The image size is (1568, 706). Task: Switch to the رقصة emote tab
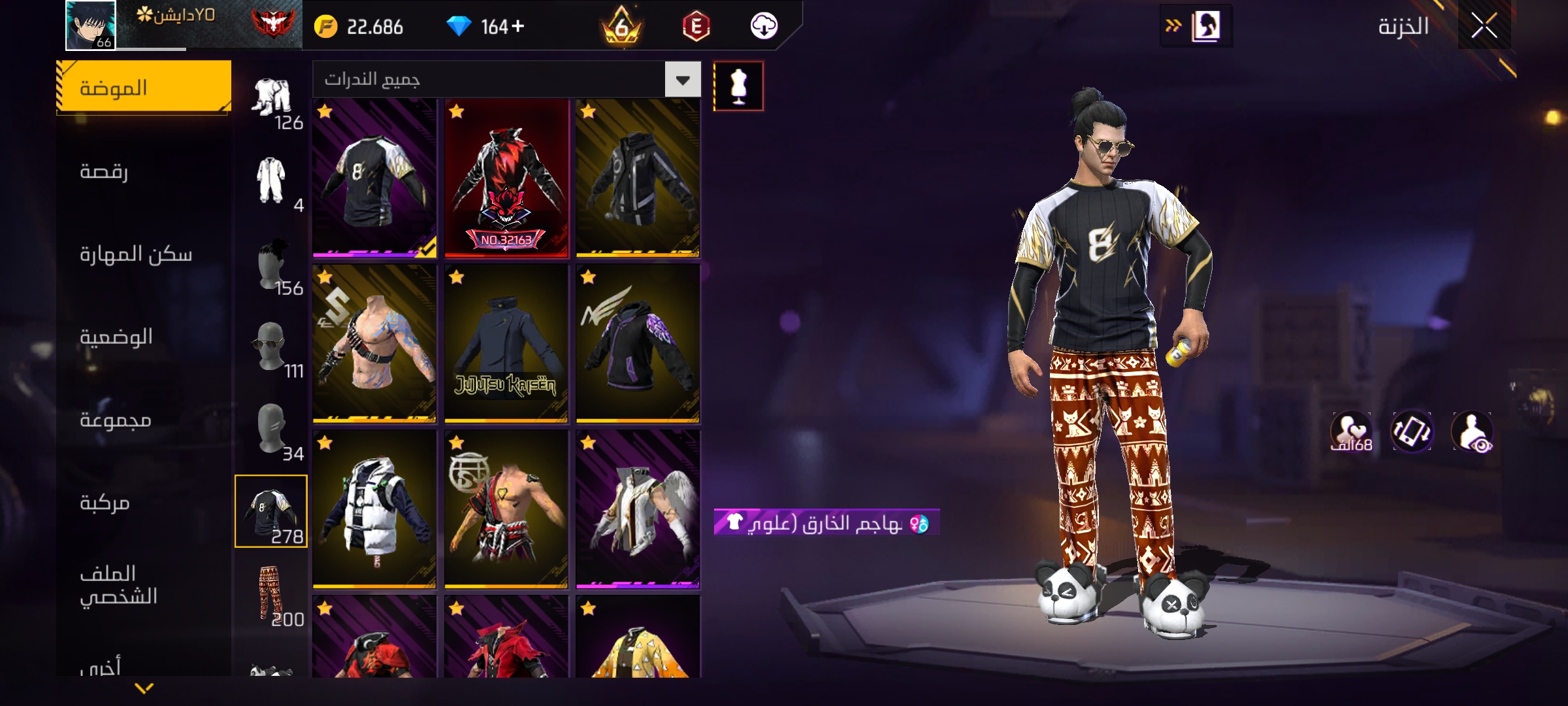coord(105,171)
